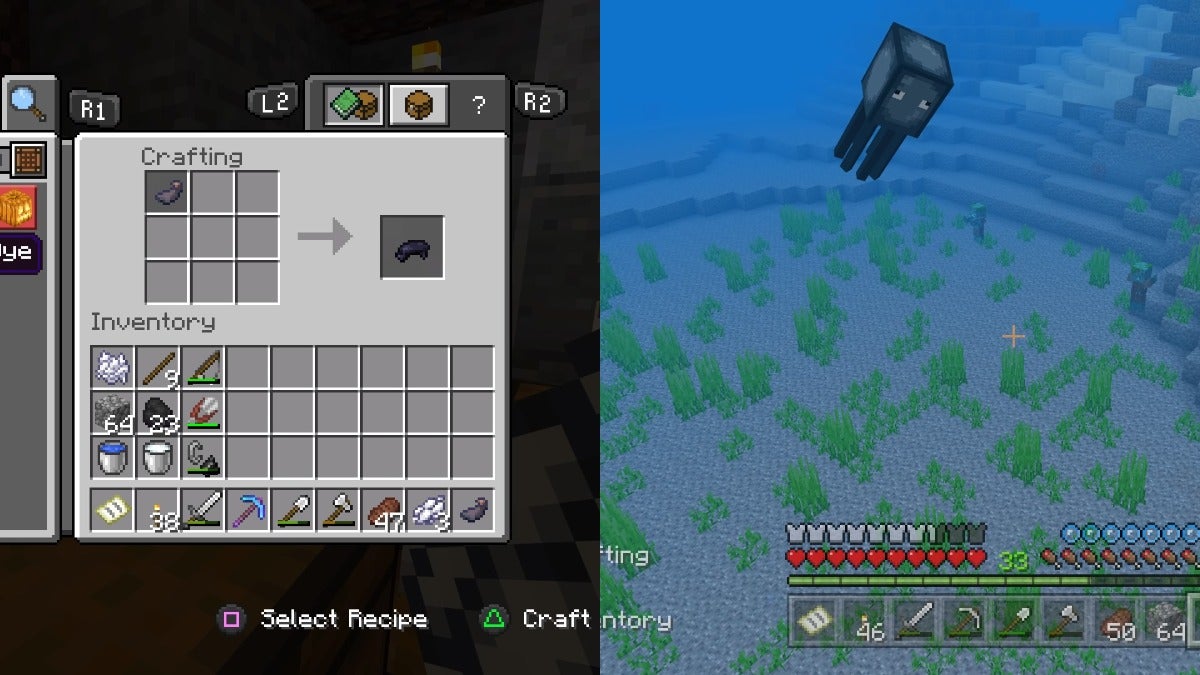Take the black dye from the output slot
1200x675 pixels.
pos(412,246)
